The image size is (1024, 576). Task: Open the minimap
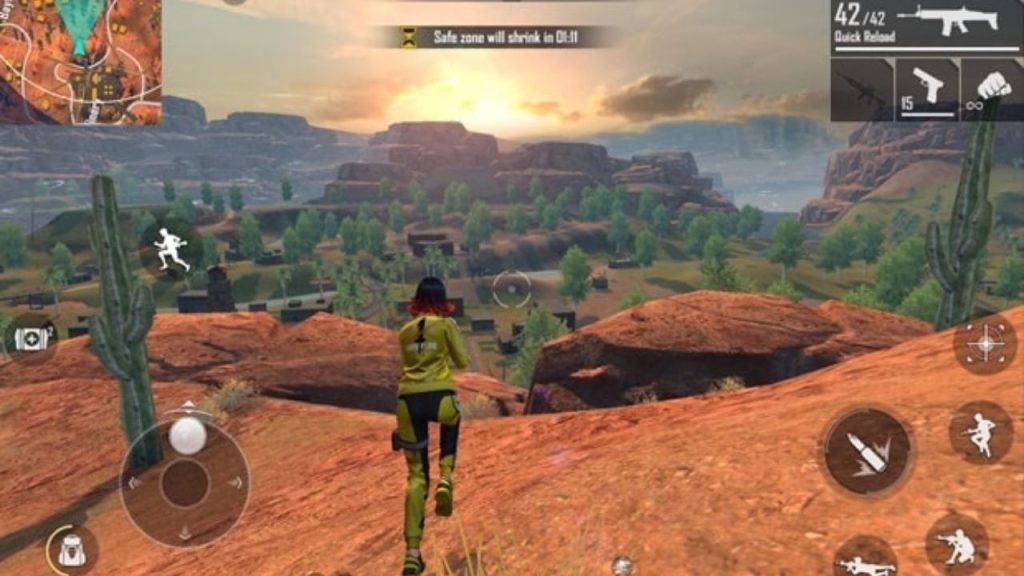pyautogui.click(x=80, y=62)
